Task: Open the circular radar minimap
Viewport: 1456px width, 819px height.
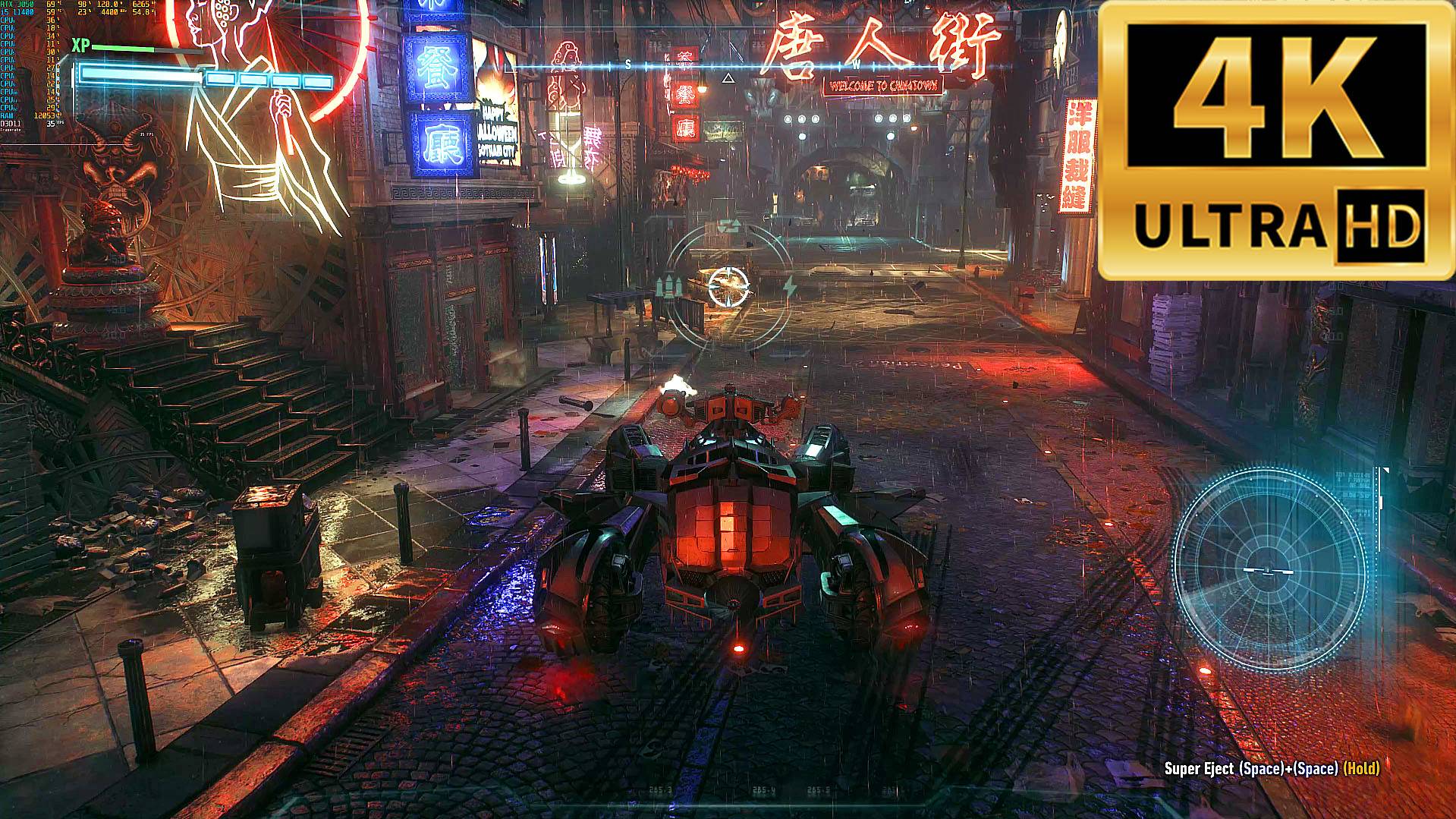Action: coord(1268,569)
